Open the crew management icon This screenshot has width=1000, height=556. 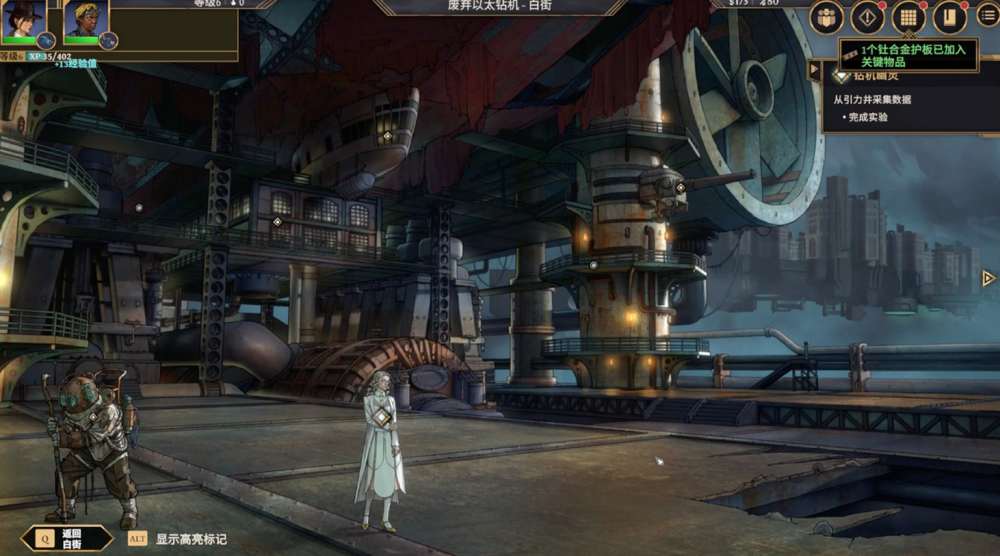(827, 17)
